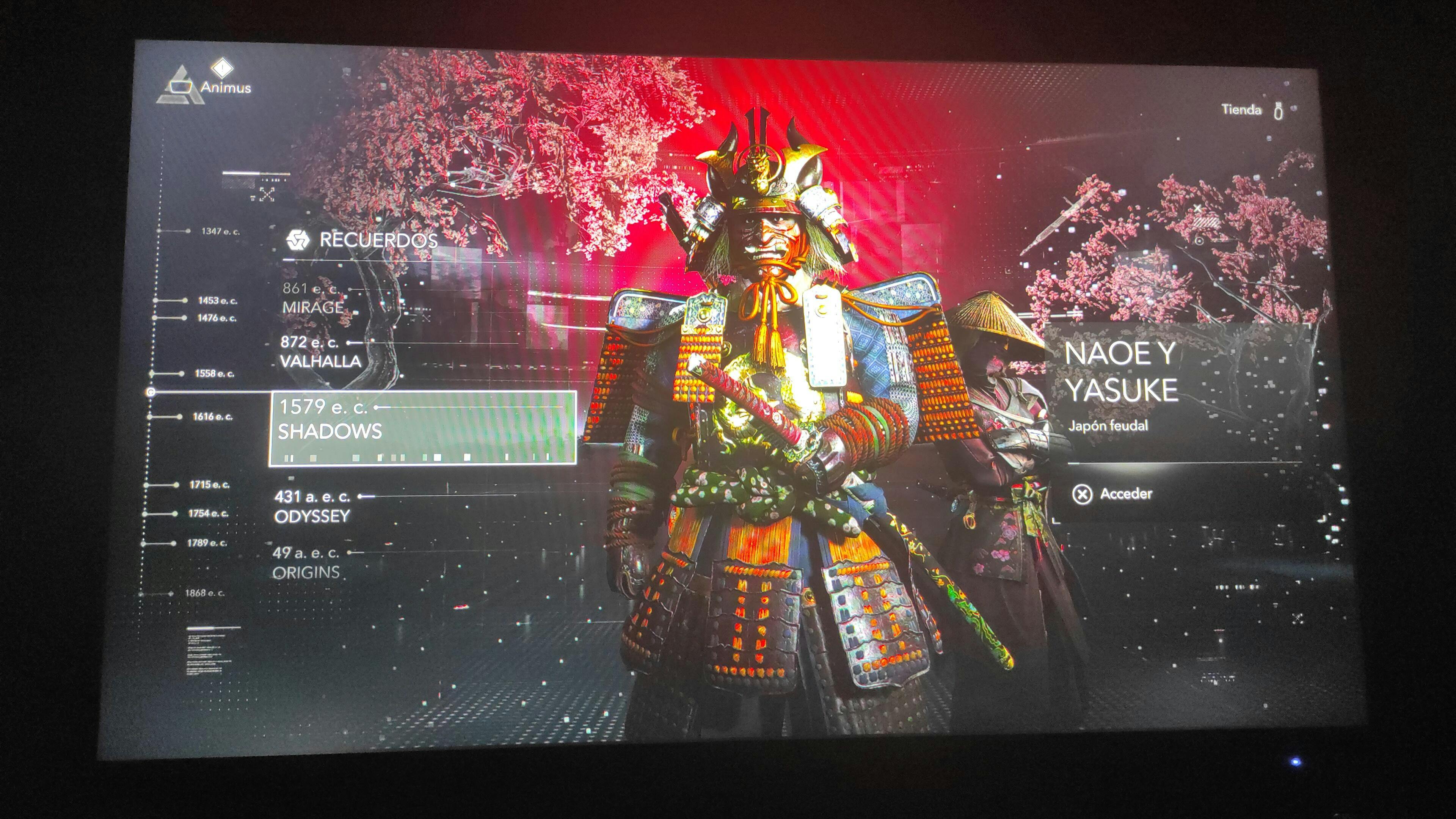Image resolution: width=1456 pixels, height=819 pixels.
Task: Choose the 1754 e.c. timeline marker
Action: coord(207,513)
